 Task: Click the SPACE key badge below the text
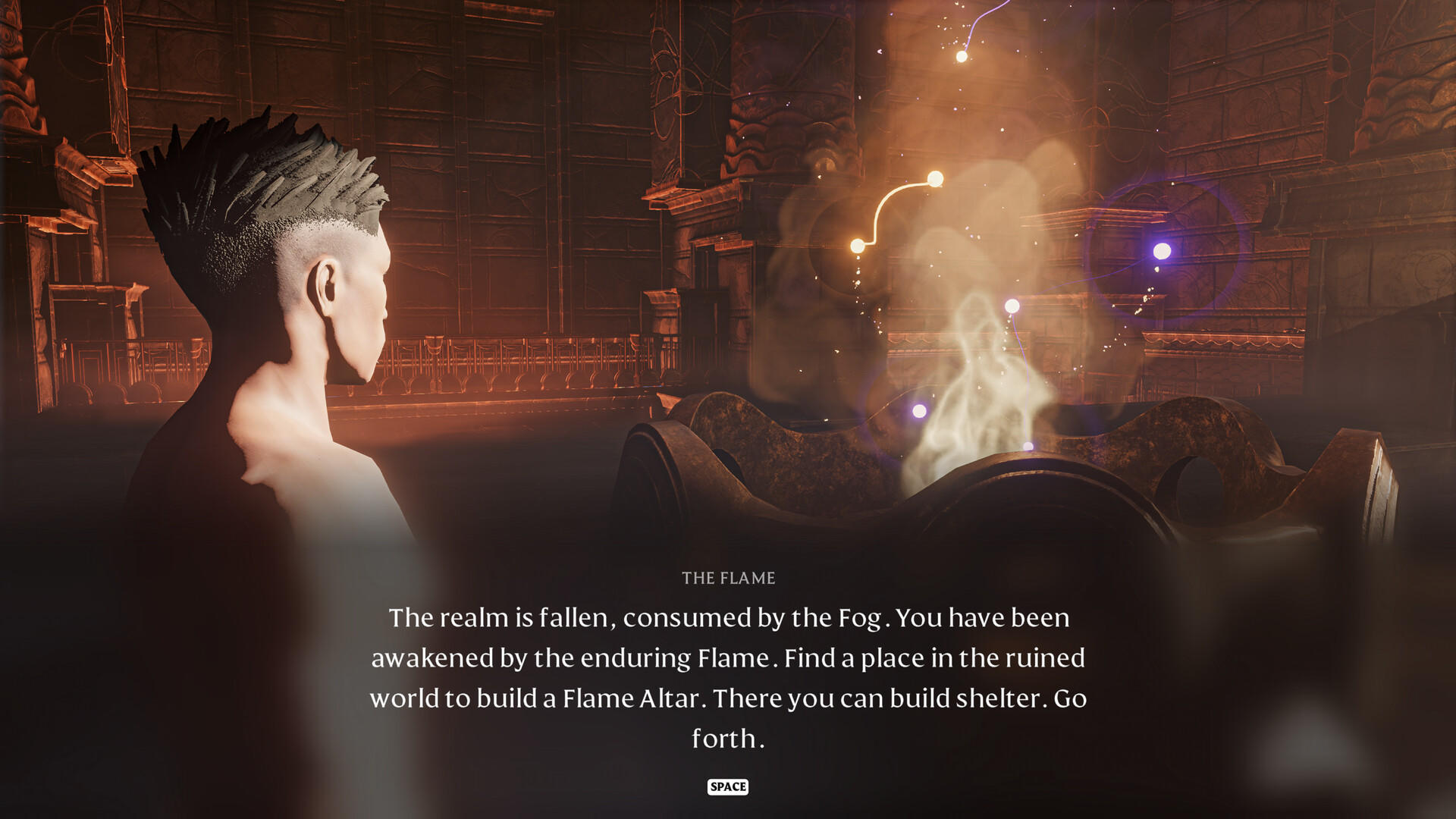[728, 787]
